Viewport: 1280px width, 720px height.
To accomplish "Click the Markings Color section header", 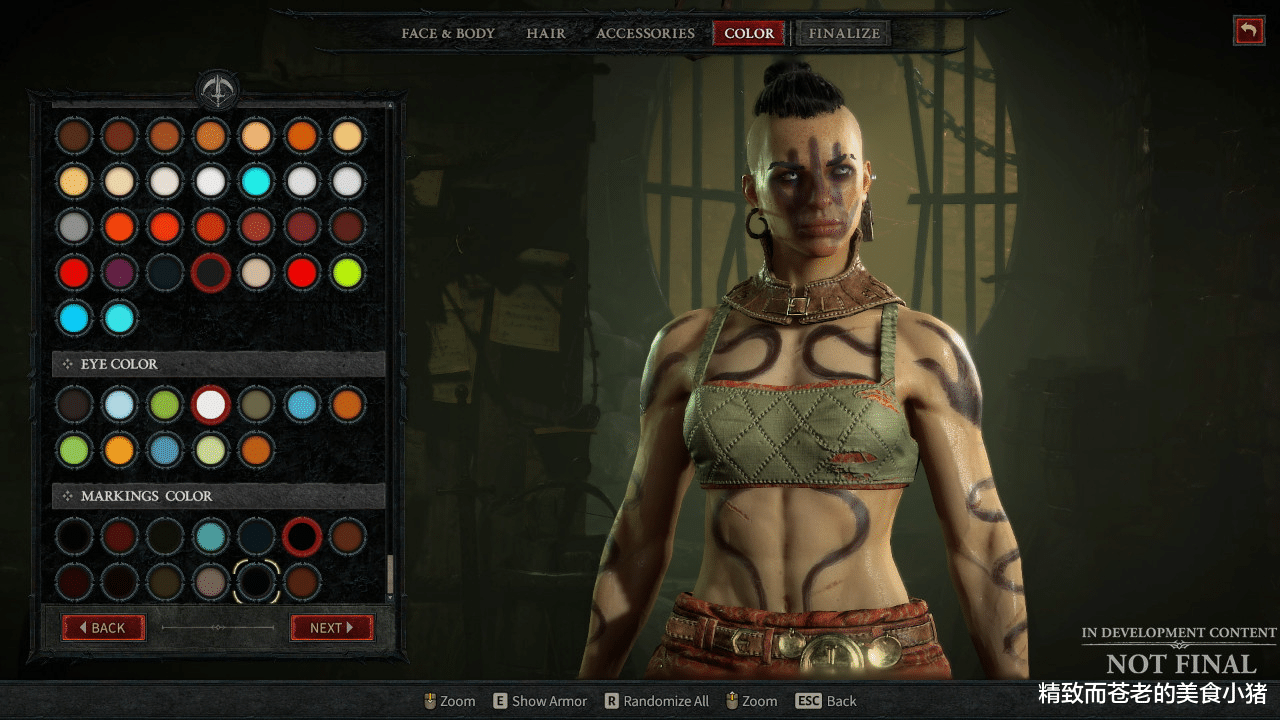I will point(218,496).
